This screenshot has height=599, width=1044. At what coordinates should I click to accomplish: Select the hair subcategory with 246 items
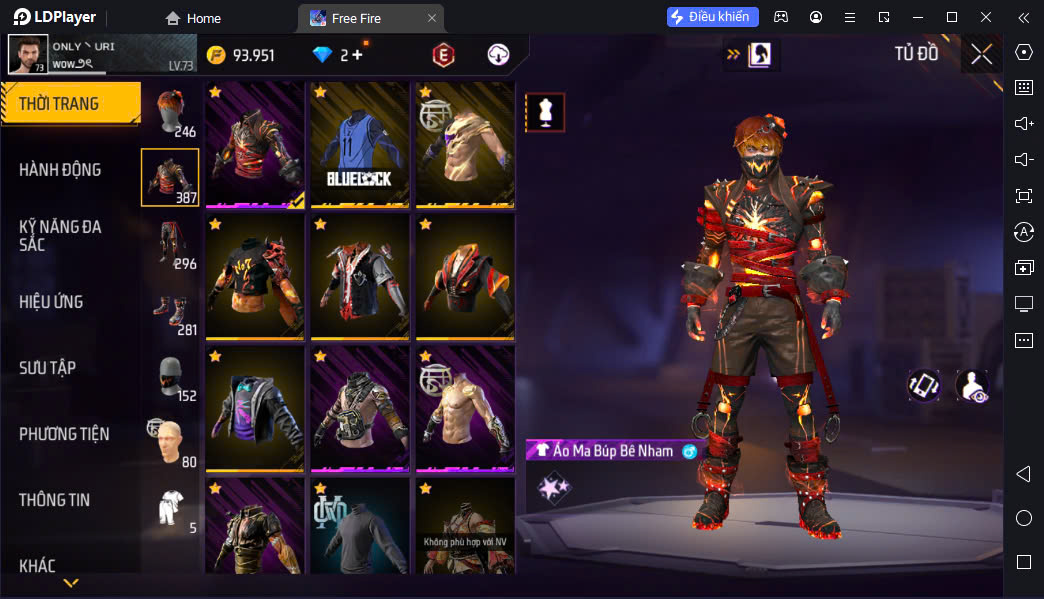(x=171, y=111)
